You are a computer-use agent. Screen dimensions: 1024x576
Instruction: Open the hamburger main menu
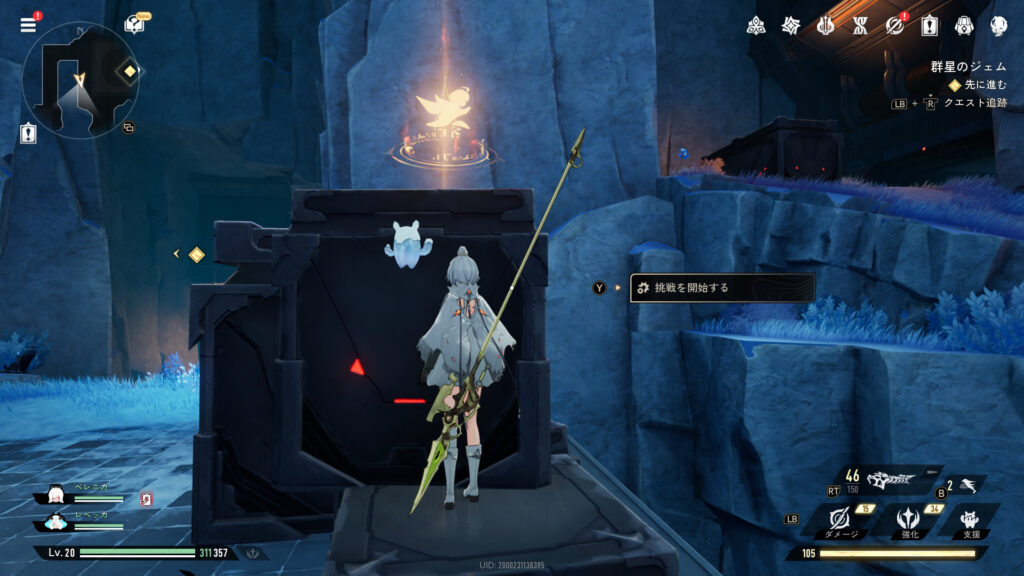pyautogui.click(x=27, y=25)
